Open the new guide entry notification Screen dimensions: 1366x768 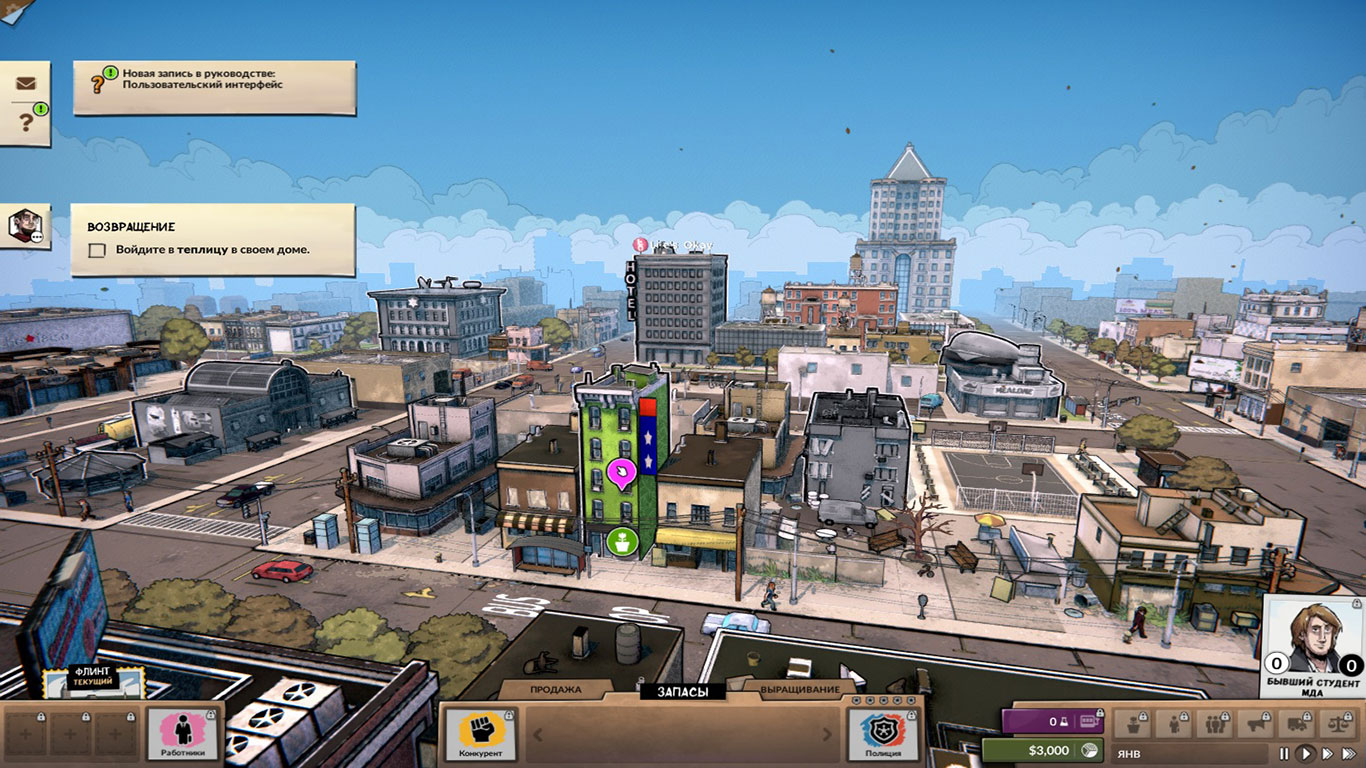point(214,87)
